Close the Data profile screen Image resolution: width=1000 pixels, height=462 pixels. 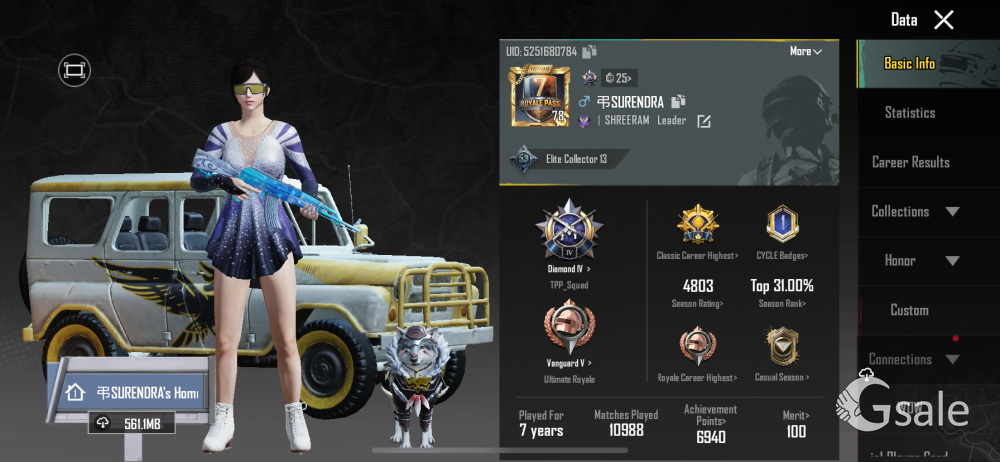coord(943,19)
